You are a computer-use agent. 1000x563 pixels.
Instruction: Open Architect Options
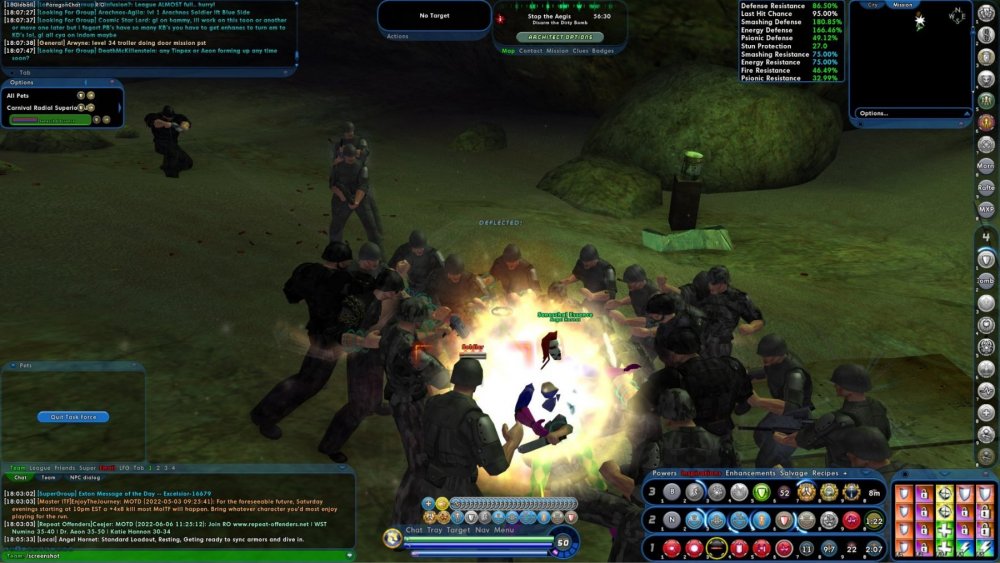(559, 36)
